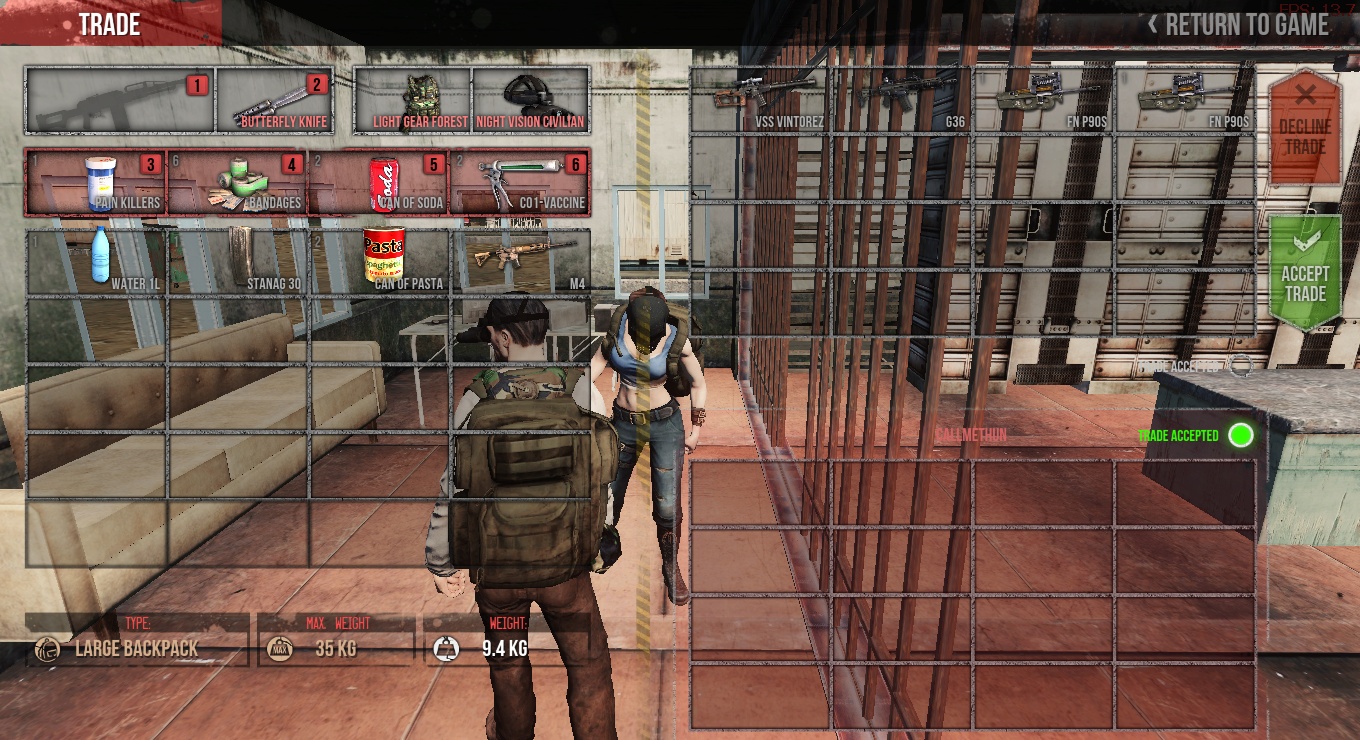Viewport: 1360px width, 740px height.
Task: Select the G36 rifle trade slot
Action: [902, 100]
